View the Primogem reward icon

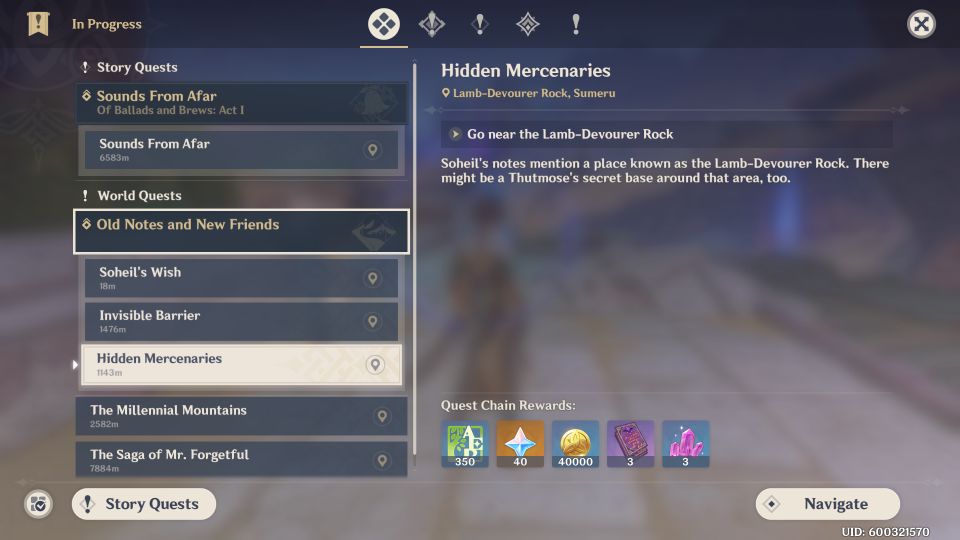pyautogui.click(x=520, y=444)
